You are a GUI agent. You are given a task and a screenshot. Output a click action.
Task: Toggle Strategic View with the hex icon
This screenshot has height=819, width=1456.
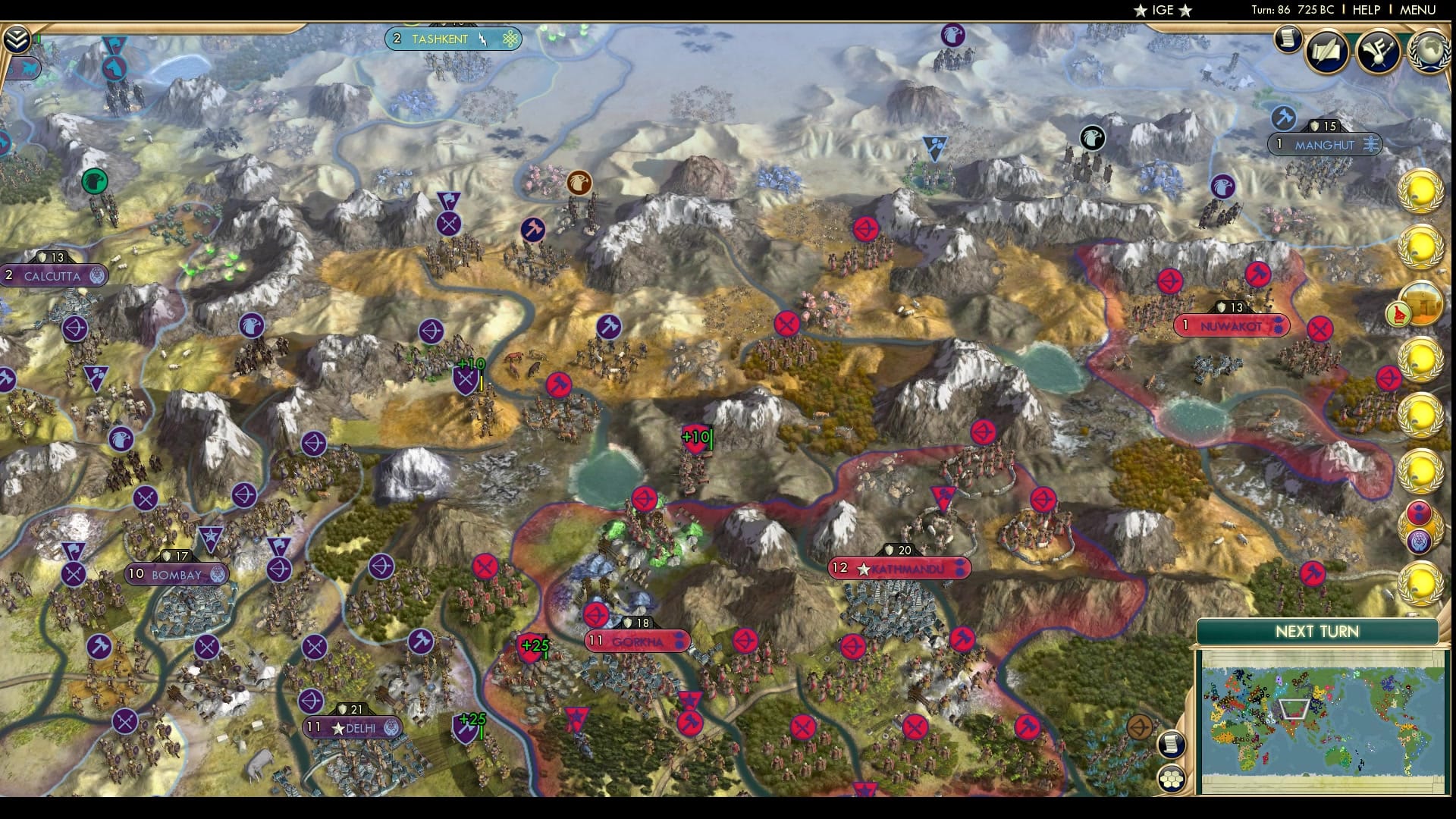tap(1172, 777)
